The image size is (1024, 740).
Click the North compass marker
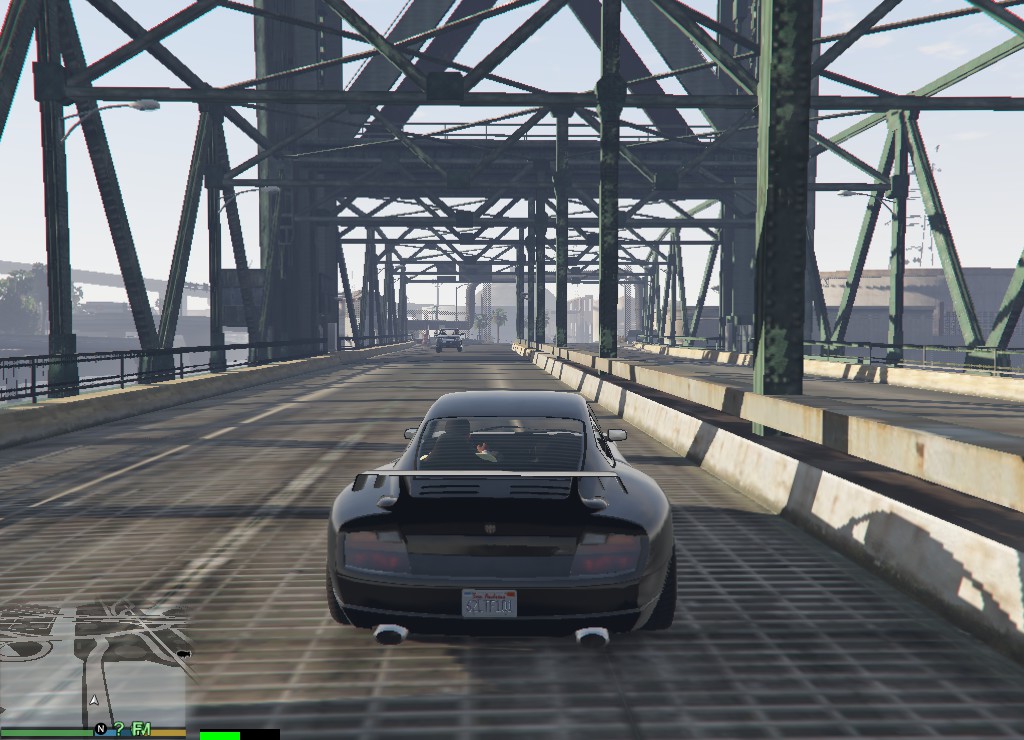click(101, 729)
